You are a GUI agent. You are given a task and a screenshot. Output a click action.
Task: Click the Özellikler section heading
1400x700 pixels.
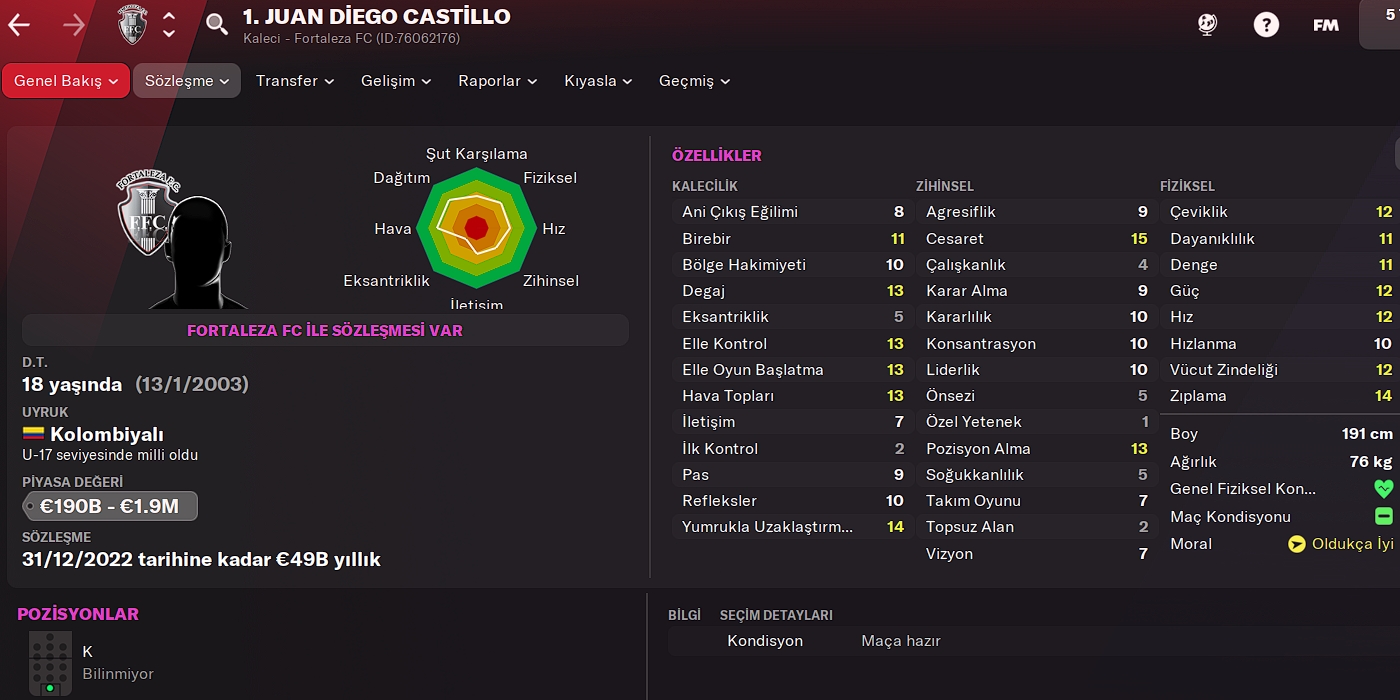pos(717,155)
